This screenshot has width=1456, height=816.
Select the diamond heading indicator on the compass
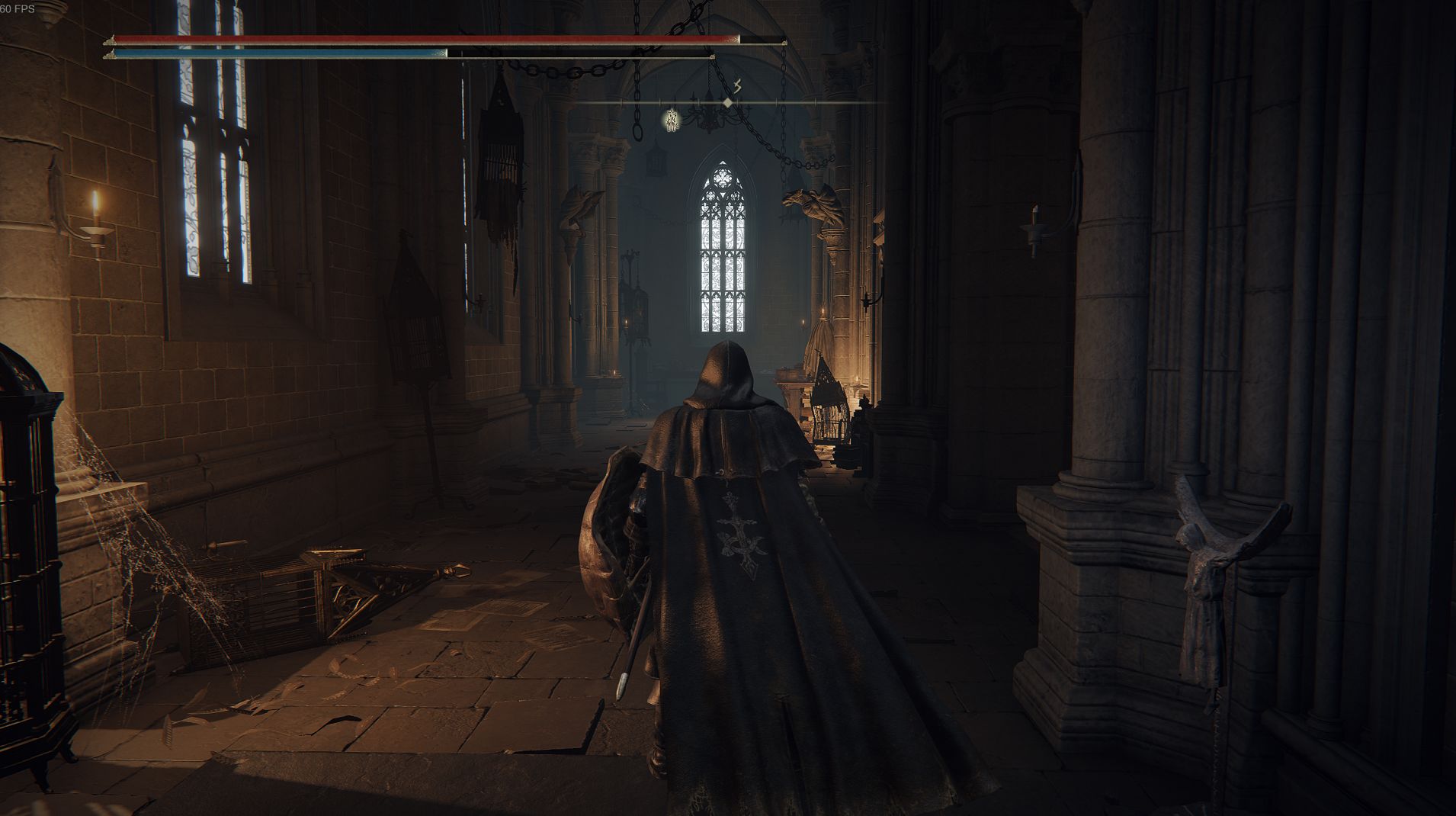click(x=728, y=102)
